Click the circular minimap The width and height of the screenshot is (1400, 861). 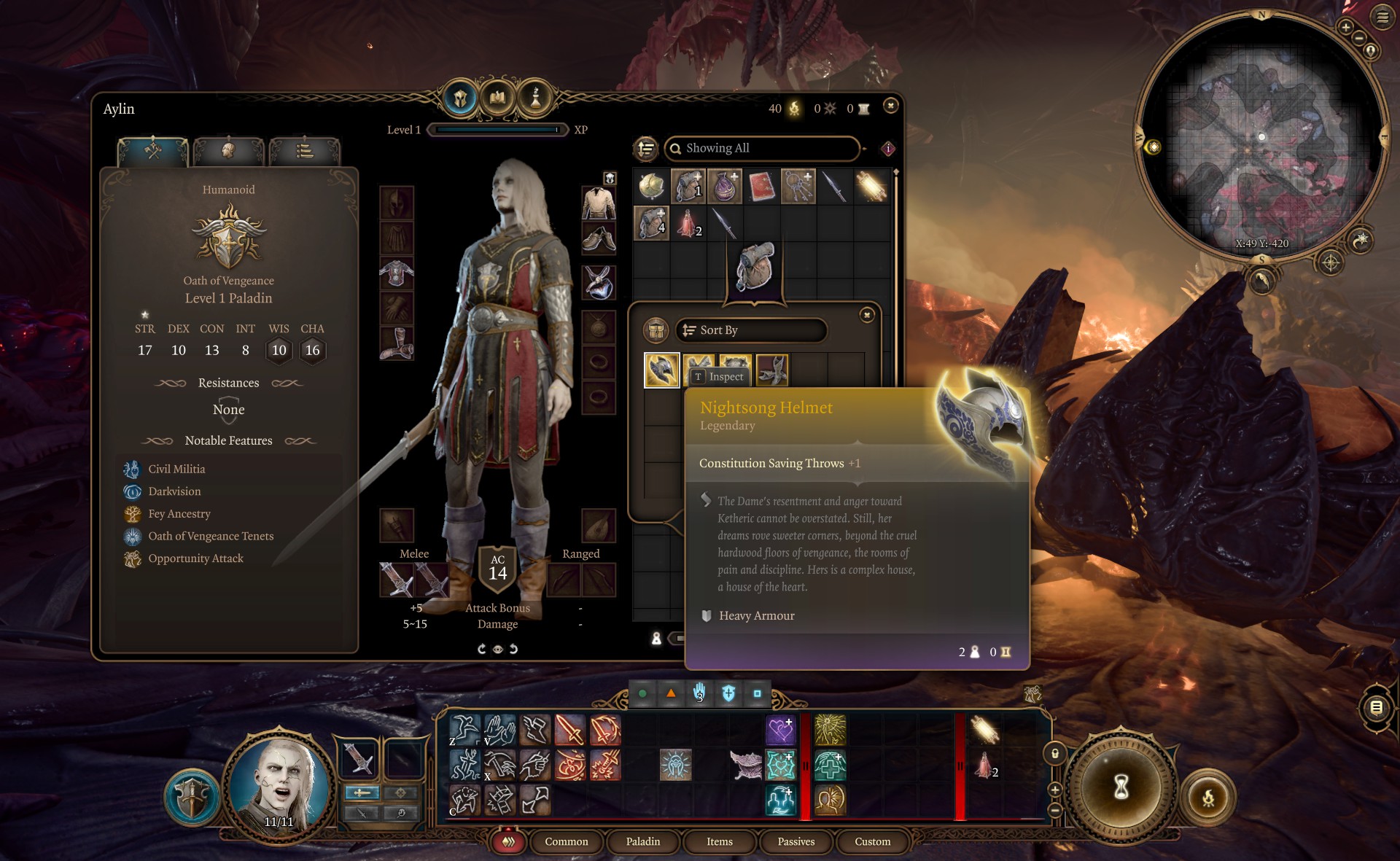tap(1261, 139)
